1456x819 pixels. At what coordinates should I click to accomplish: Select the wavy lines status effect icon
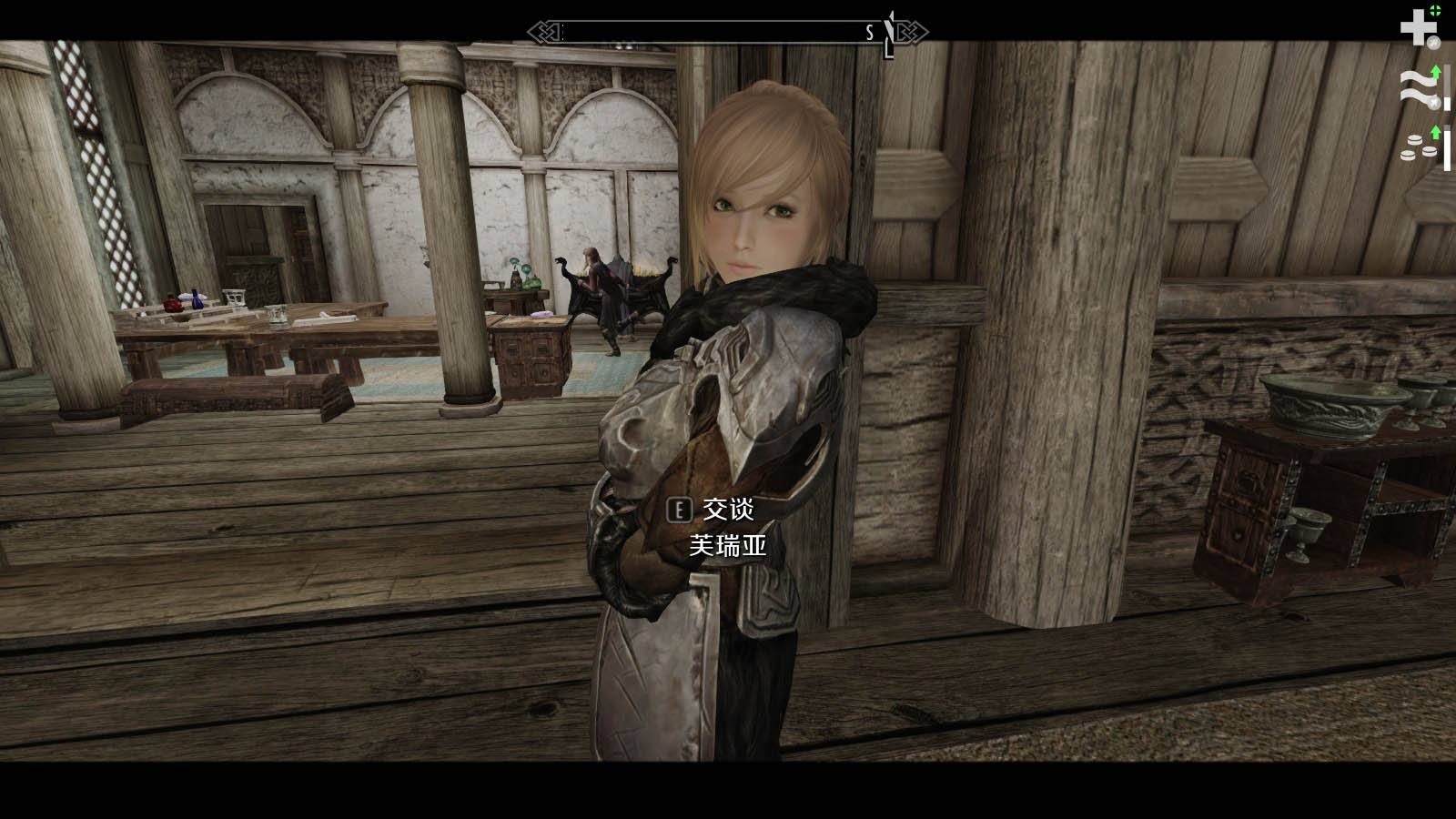pyautogui.click(x=1416, y=87)
